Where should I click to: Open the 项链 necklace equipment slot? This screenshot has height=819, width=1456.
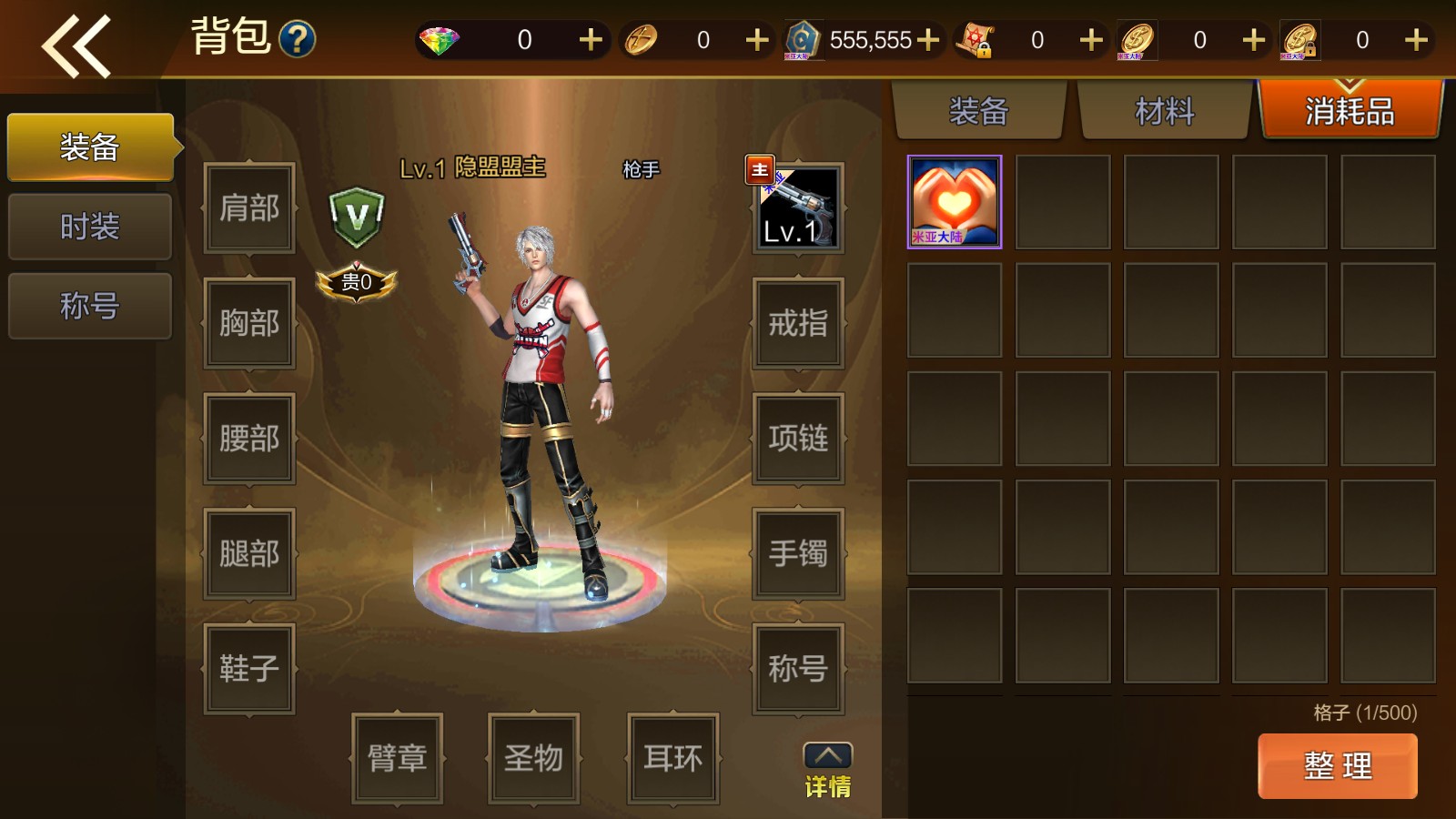click(x=798, y=439)
